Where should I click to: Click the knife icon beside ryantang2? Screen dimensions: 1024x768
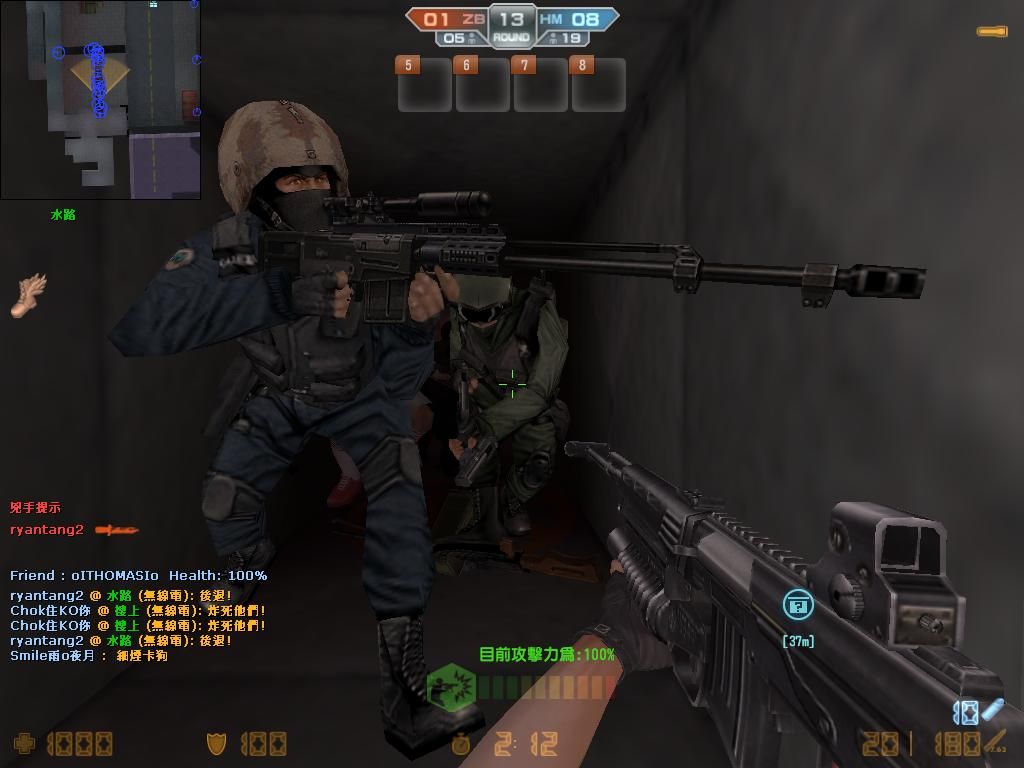(x=117, y=530)
